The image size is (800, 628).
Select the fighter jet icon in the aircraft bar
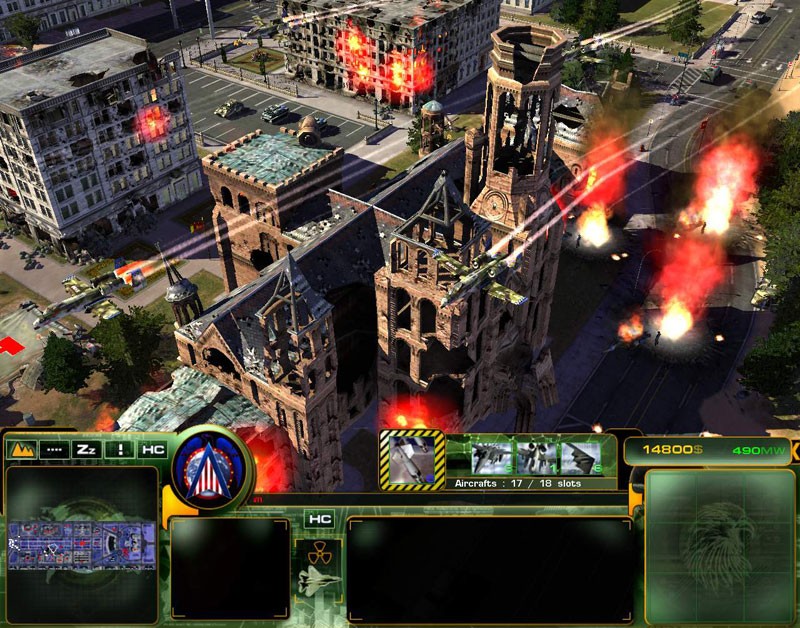[492, 457]
